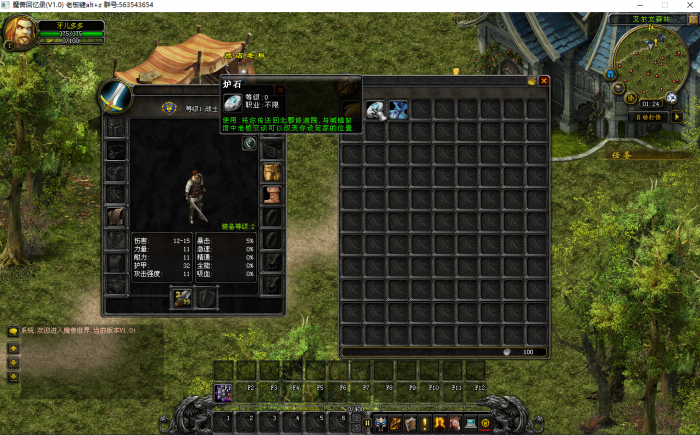Click the arrow button beside auto-battle
The width and height of the screenshot is (700, 435).
pos(676,116)
